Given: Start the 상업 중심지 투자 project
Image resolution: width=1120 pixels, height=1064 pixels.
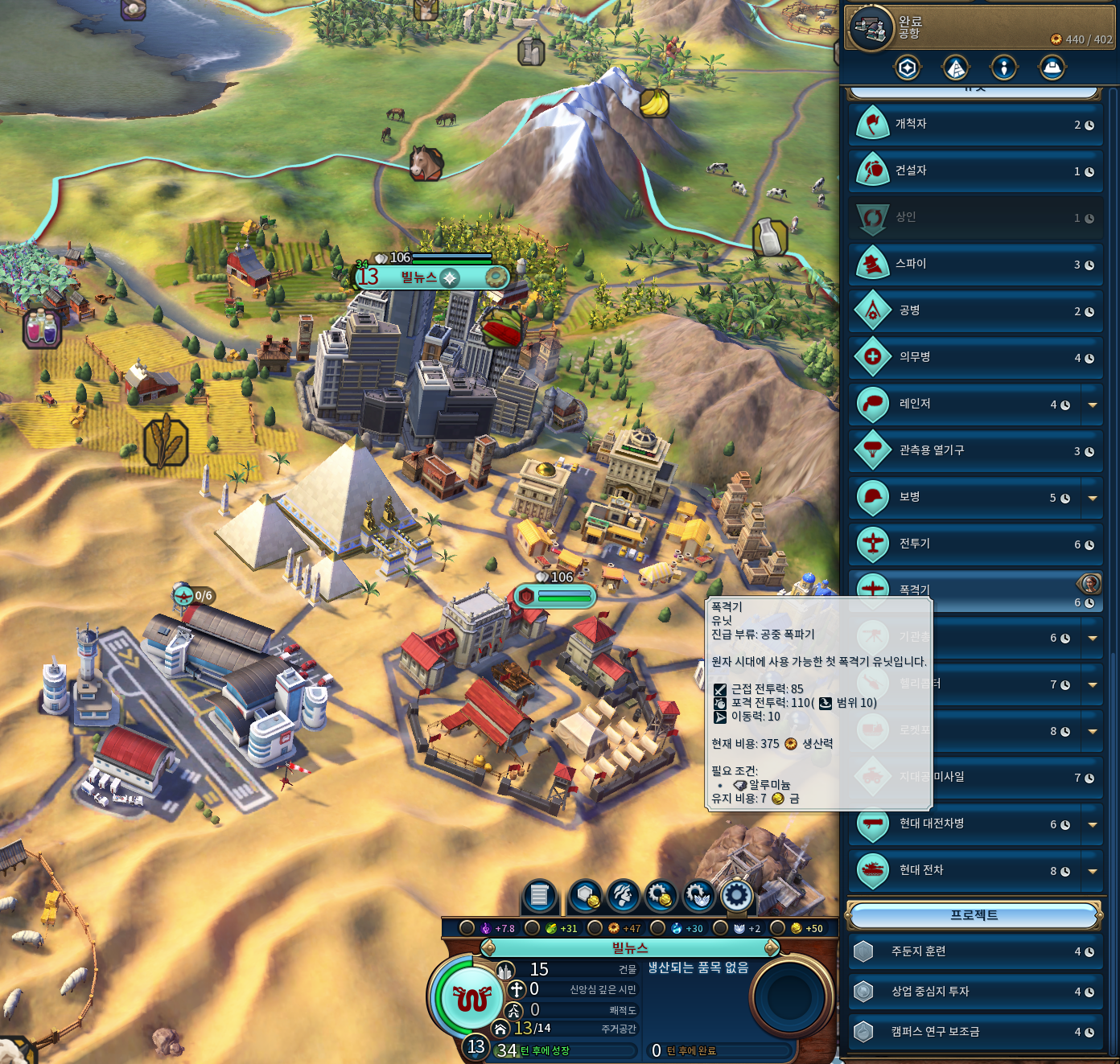Looking at the screenshot, I should [974, 992].
